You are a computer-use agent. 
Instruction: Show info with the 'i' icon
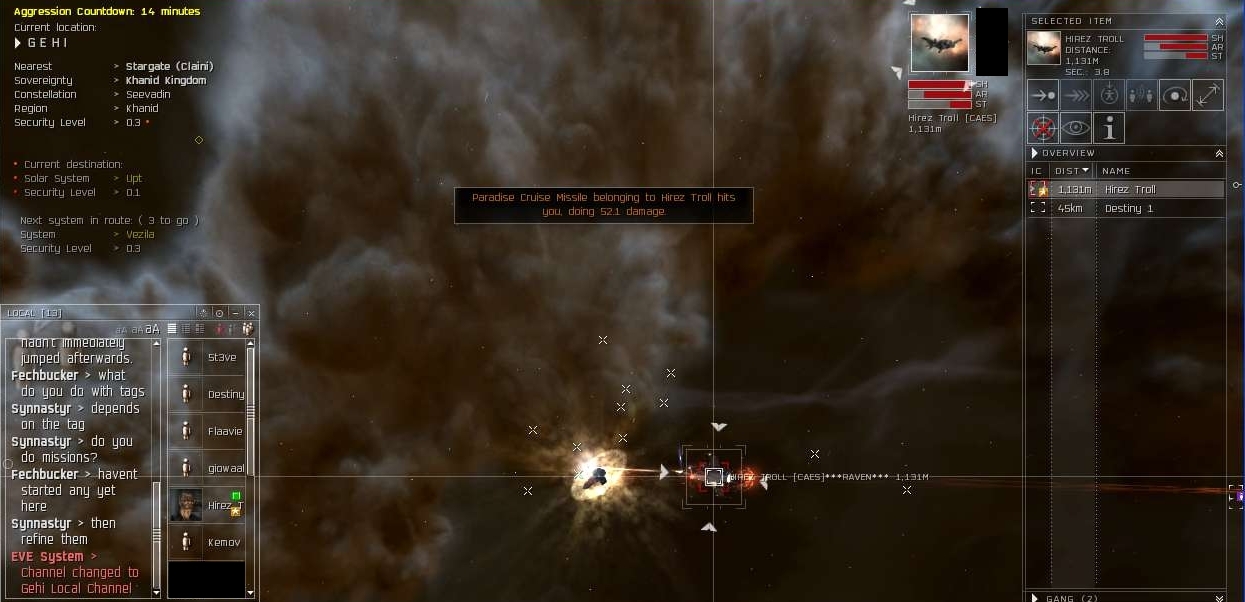click(x=1108, y=128)
